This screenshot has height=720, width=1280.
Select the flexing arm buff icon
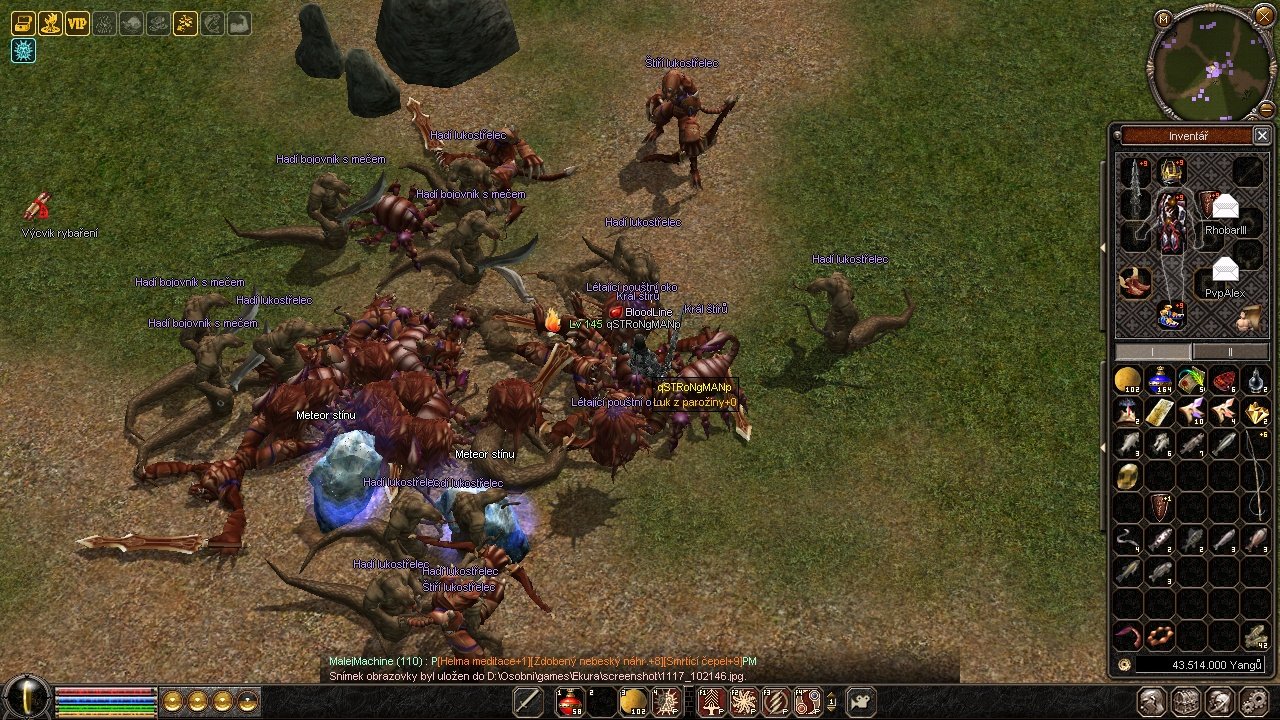click(x=239, y=23)
